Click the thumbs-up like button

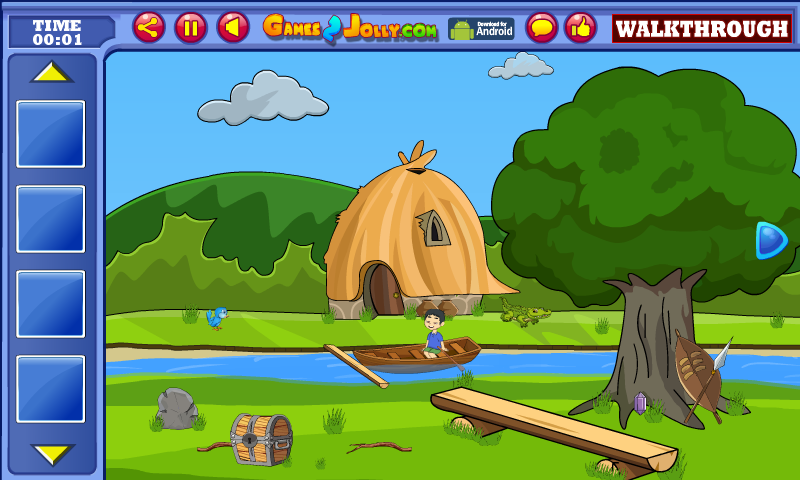click(x=580, y=27)
